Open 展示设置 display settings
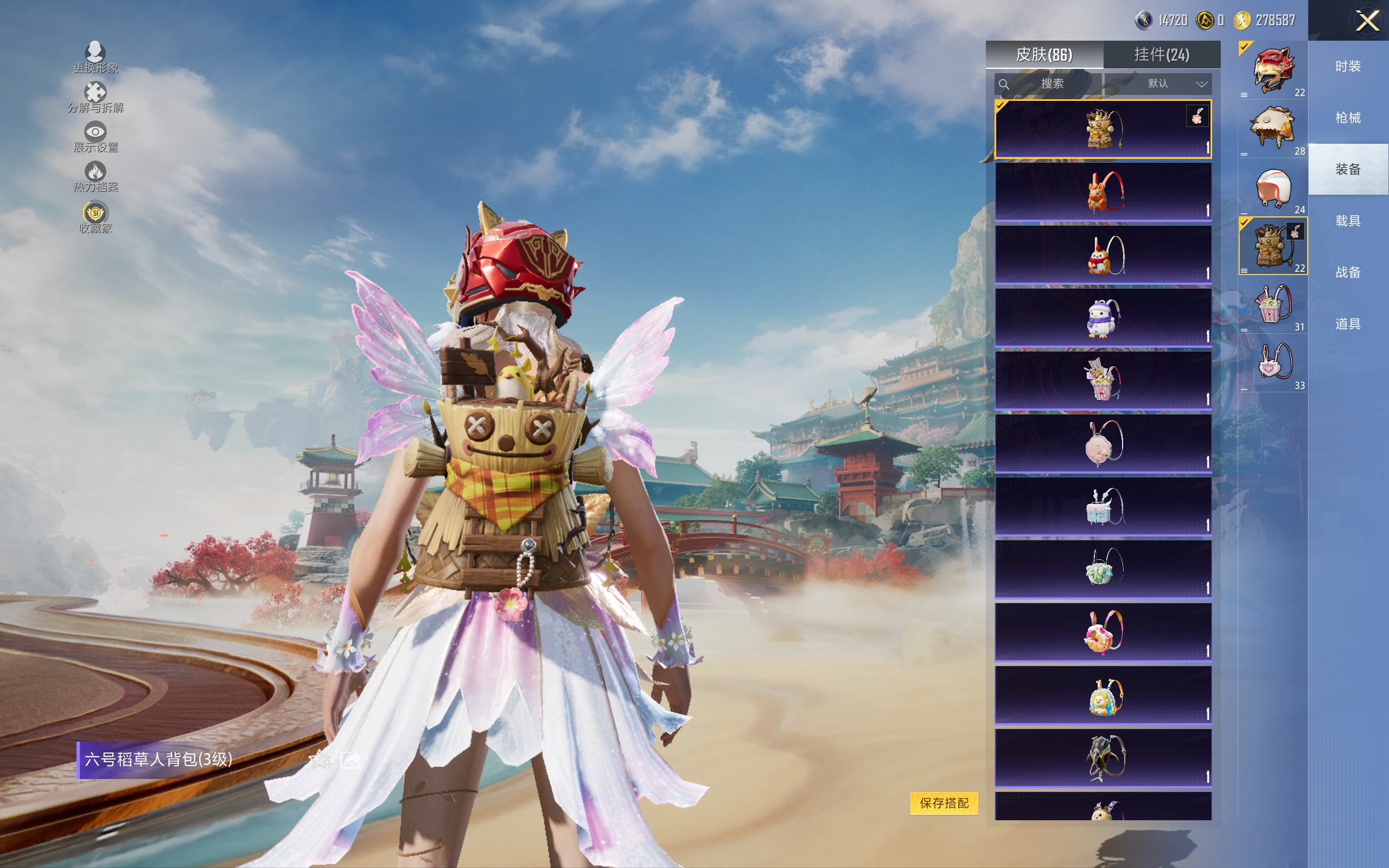 tap(95, 137)
